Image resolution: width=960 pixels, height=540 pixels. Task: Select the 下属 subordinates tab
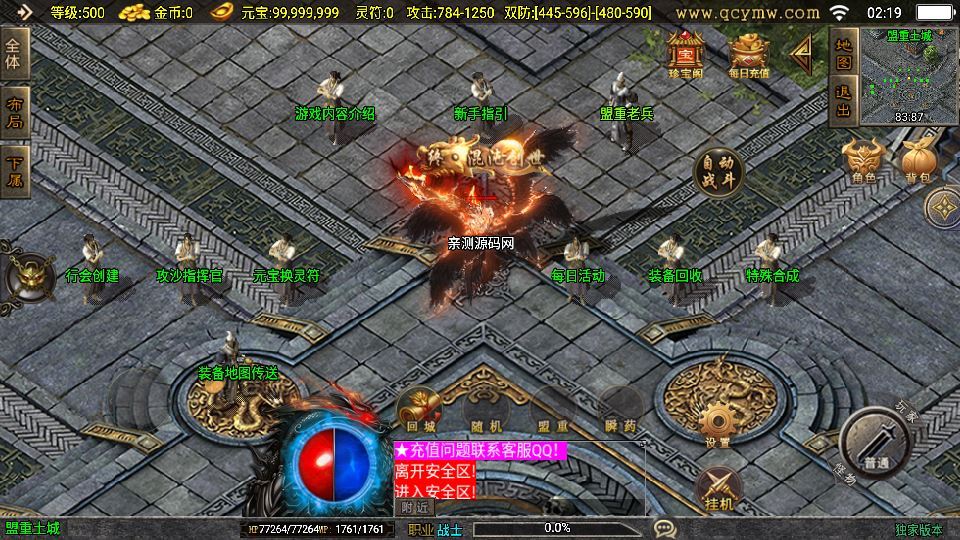15,170
